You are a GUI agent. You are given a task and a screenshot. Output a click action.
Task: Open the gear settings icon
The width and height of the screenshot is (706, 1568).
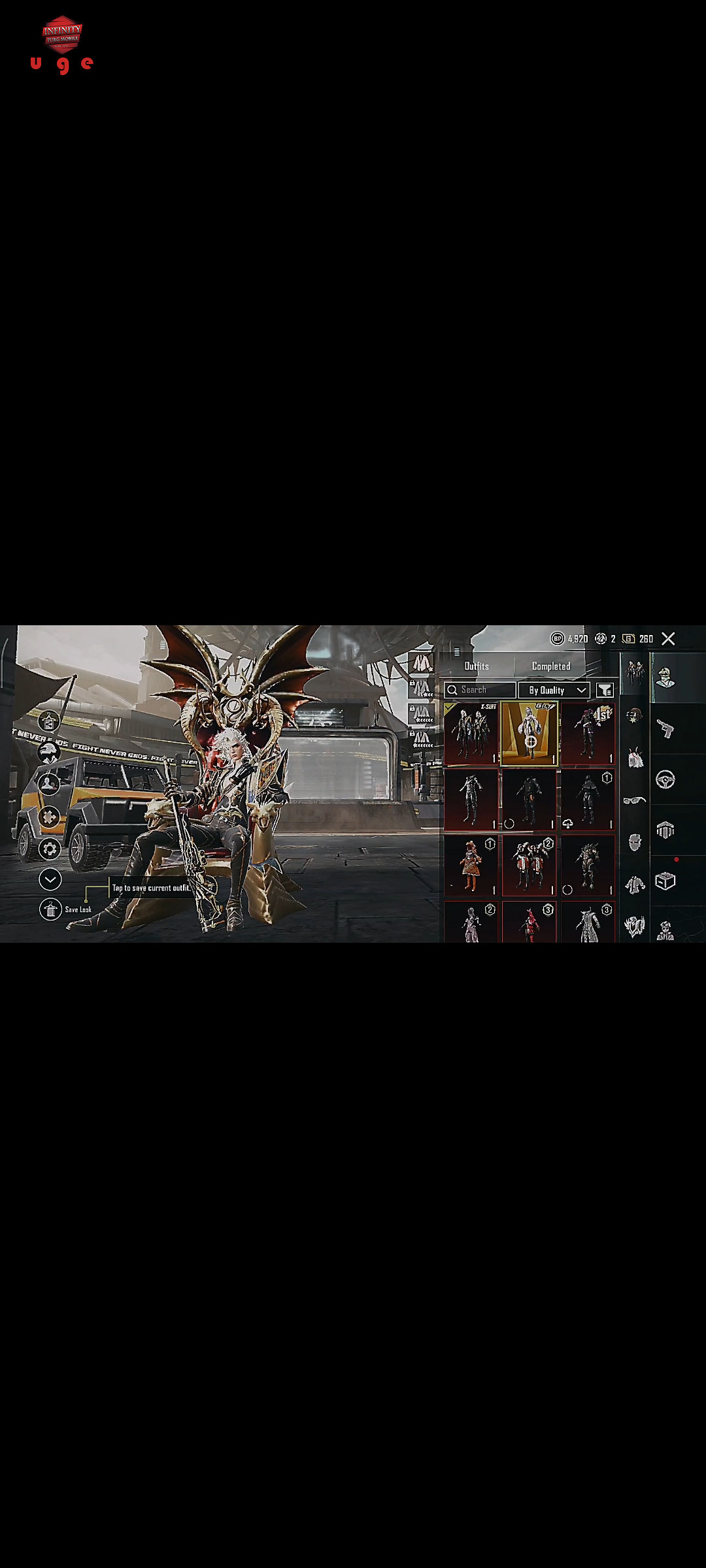pos(50,849)
